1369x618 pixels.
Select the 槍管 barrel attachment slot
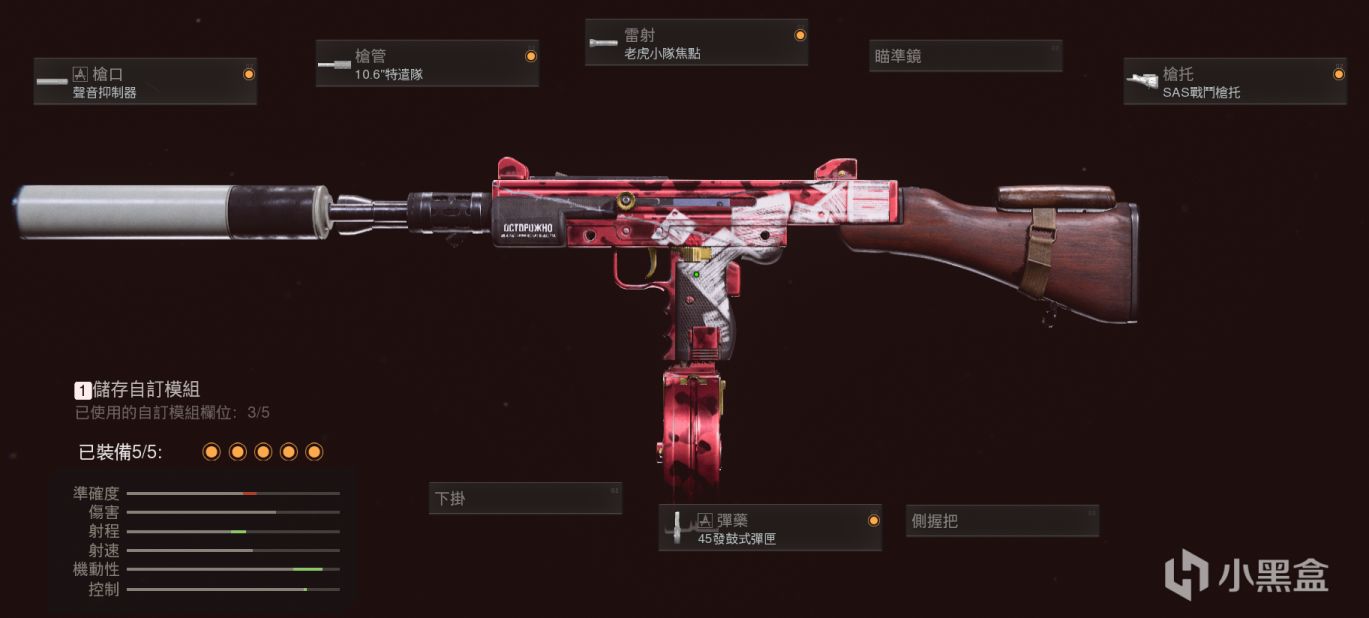(427, 64)
